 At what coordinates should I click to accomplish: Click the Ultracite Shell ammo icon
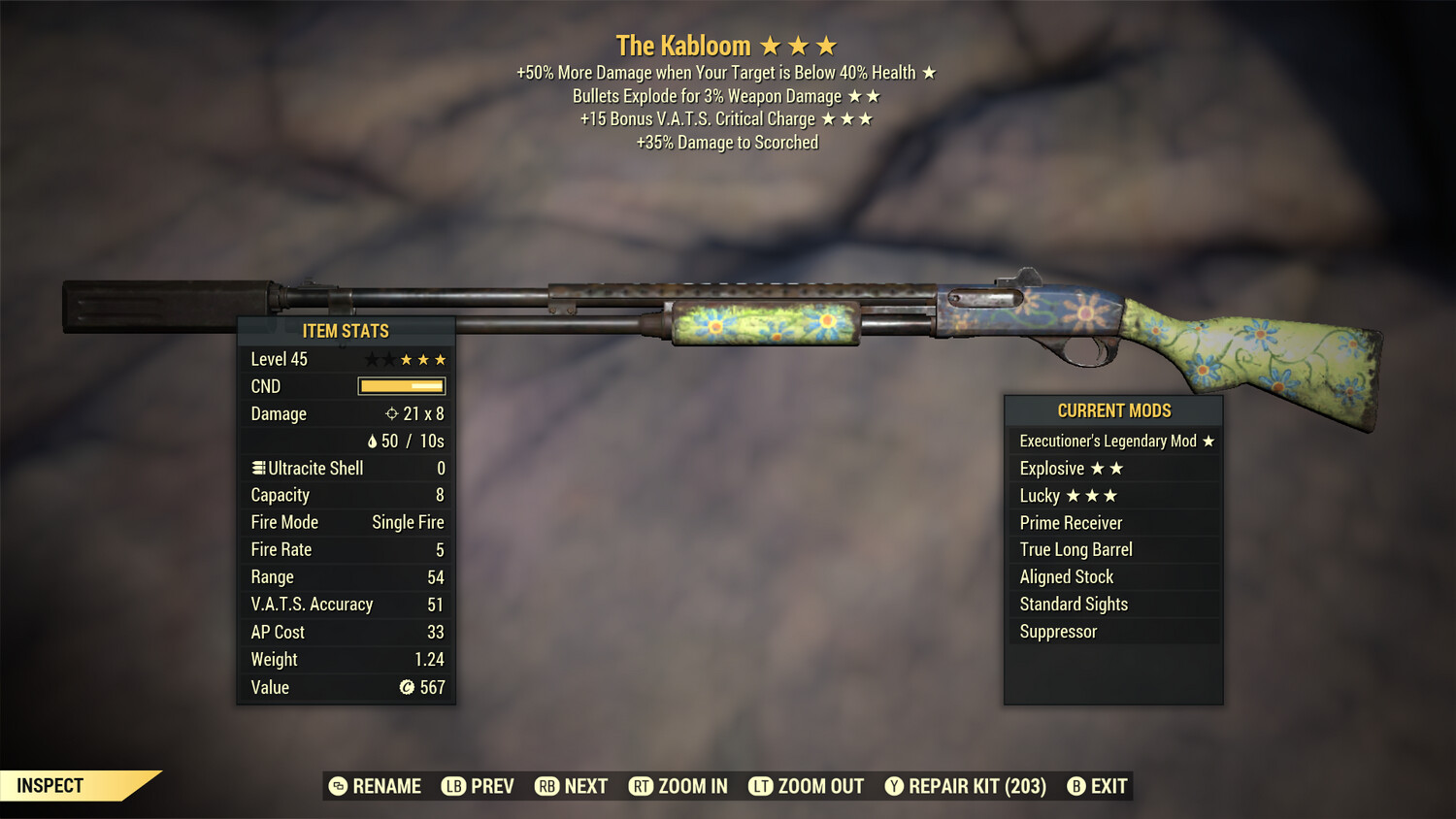tap(257, 468)
